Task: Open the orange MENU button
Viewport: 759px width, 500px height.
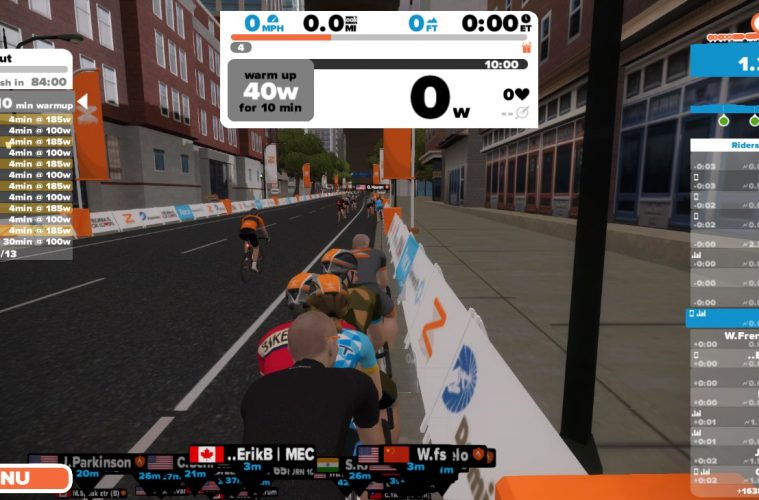Action: pyautogui.click(x=22, y=478)
